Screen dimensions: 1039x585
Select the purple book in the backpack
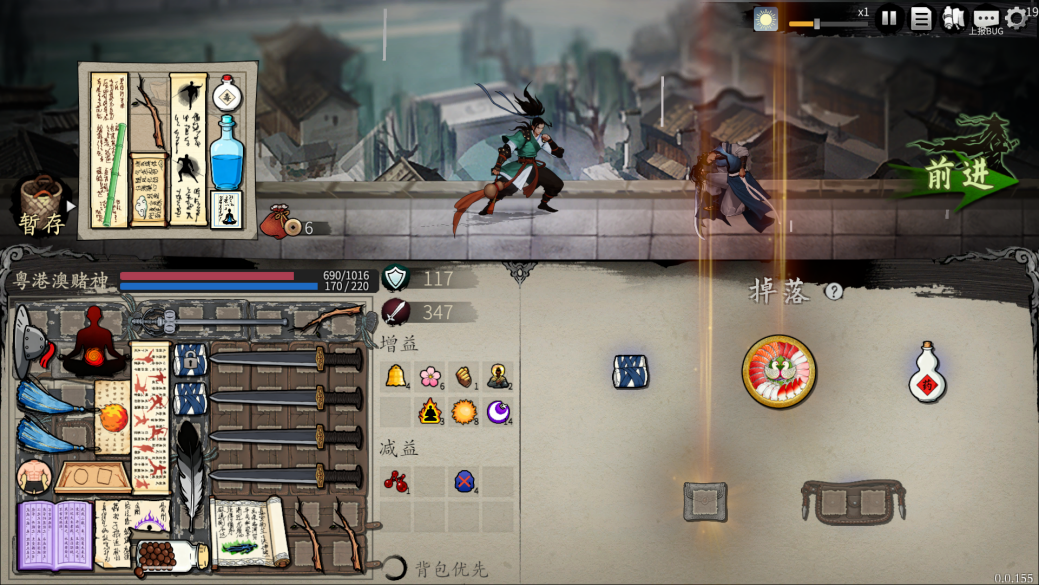[55, 535]
